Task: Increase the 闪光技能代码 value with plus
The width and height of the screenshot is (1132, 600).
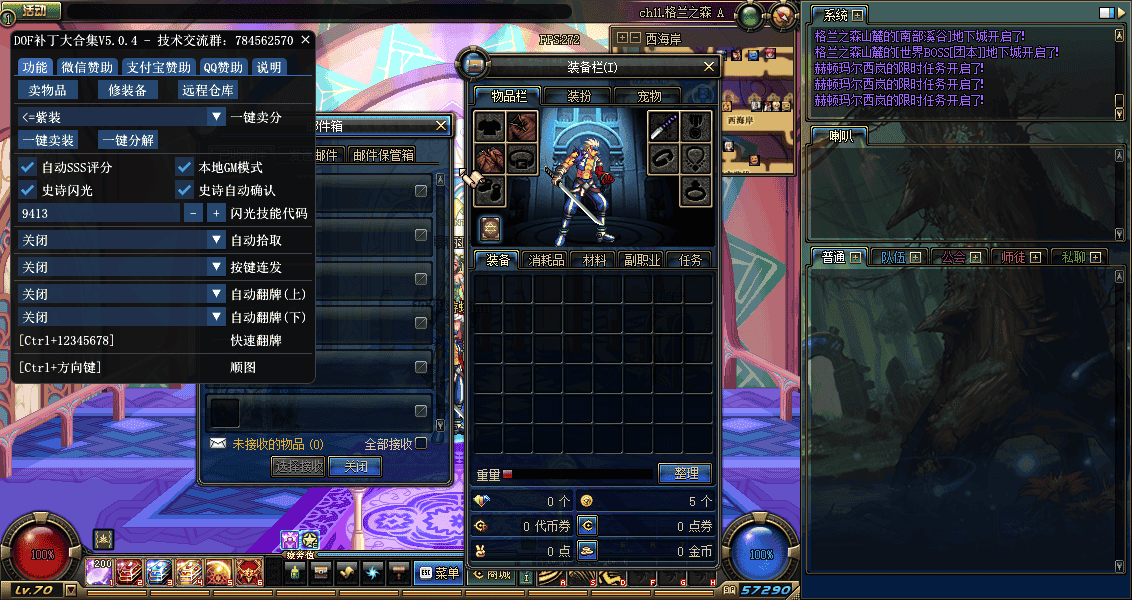Action: point(216,213)
